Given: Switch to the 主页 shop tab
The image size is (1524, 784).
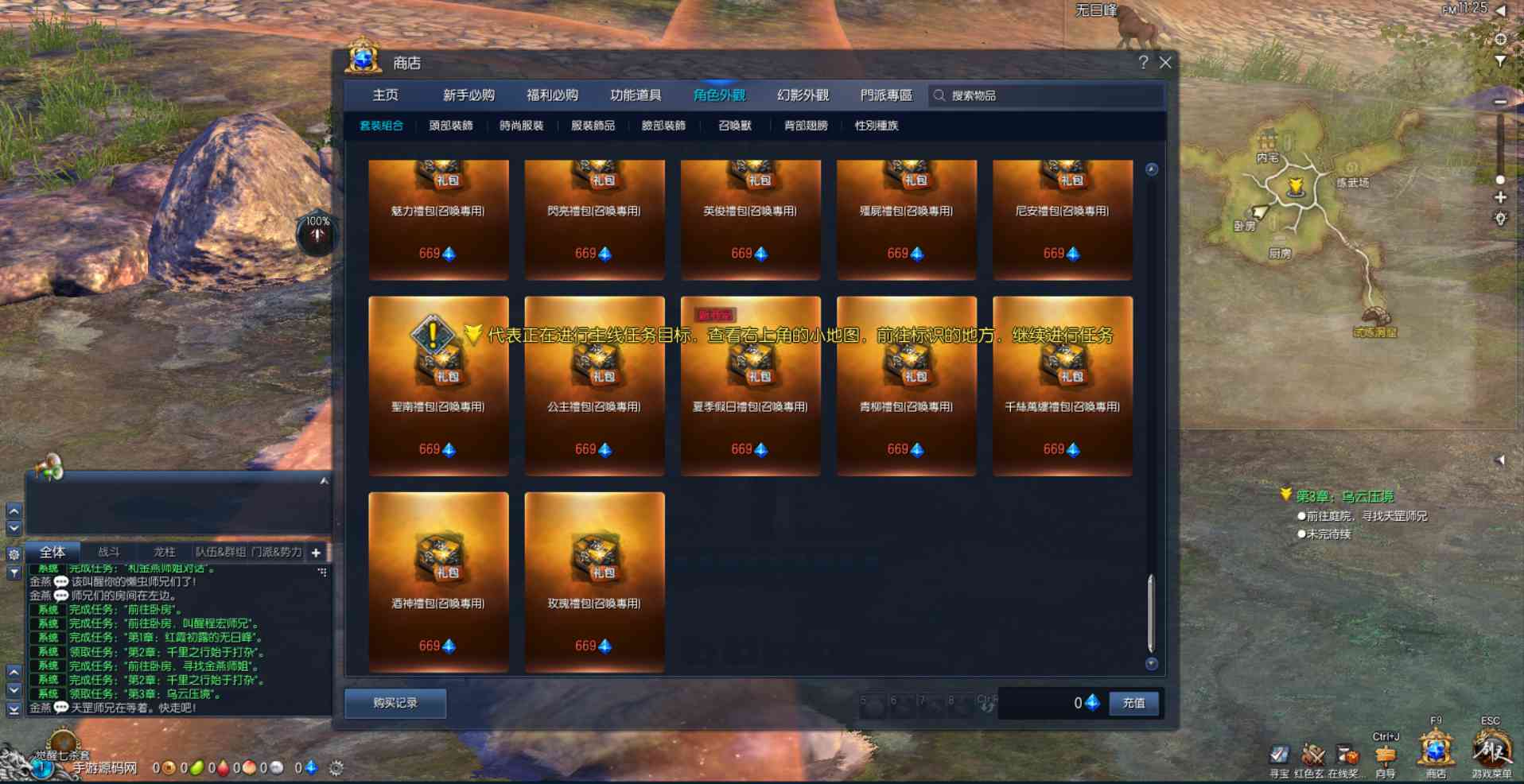Looking at the screenshot, I should (x=386, y=95).
